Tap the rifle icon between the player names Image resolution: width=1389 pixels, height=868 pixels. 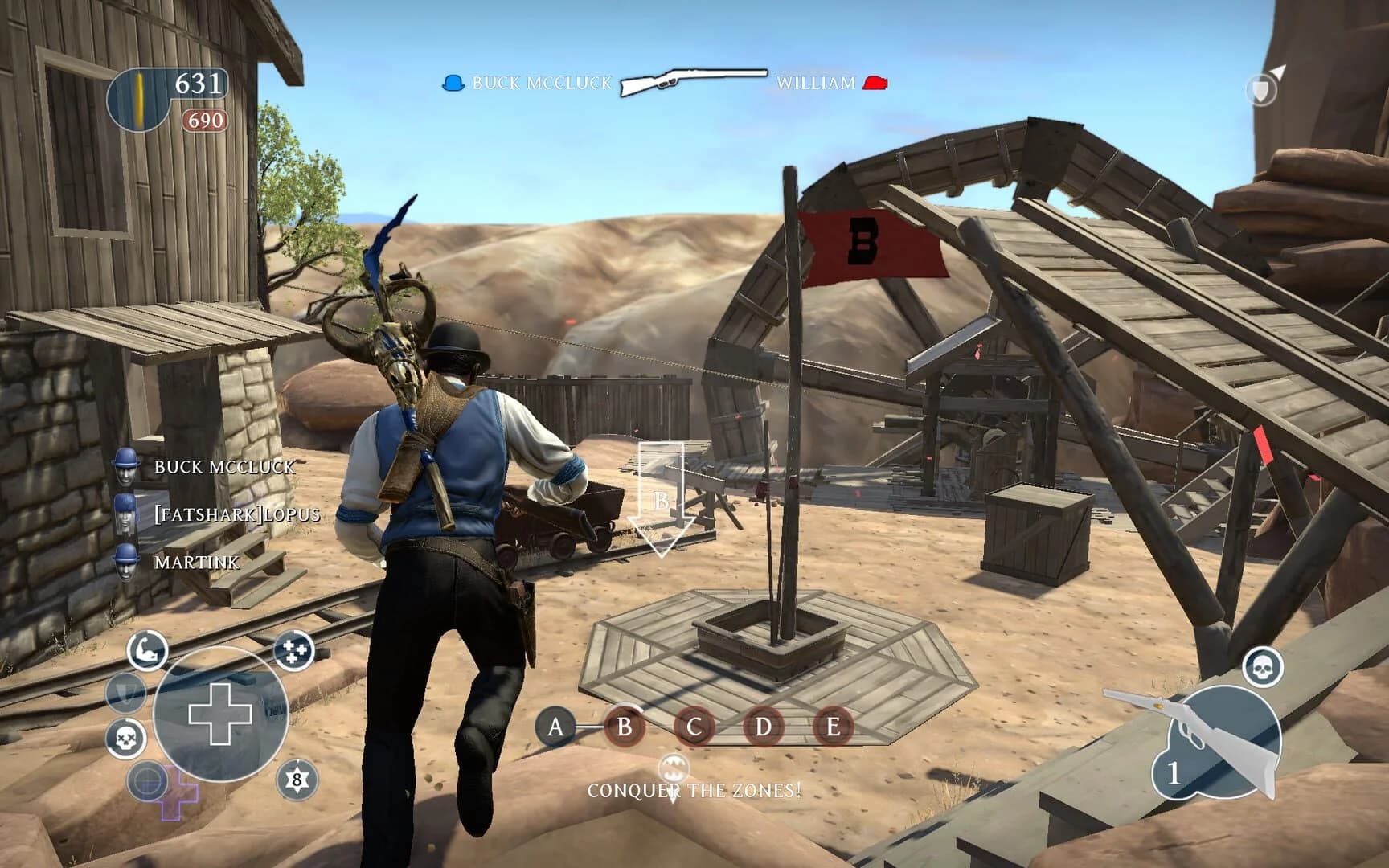point(691,80)
